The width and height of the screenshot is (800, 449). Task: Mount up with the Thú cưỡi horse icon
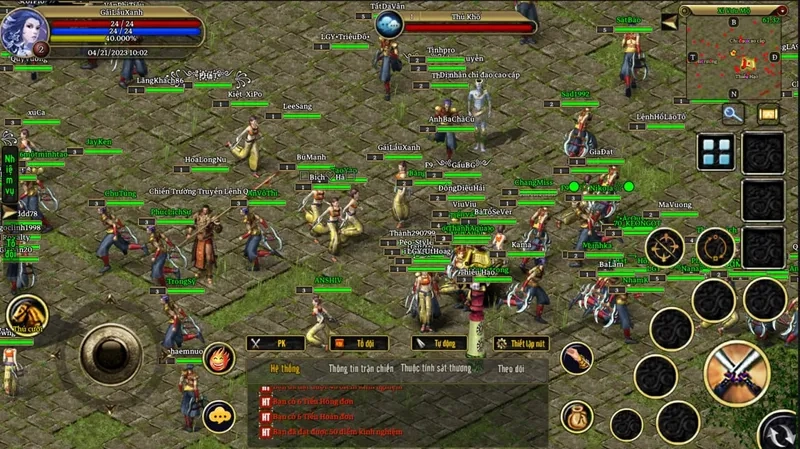28,315
